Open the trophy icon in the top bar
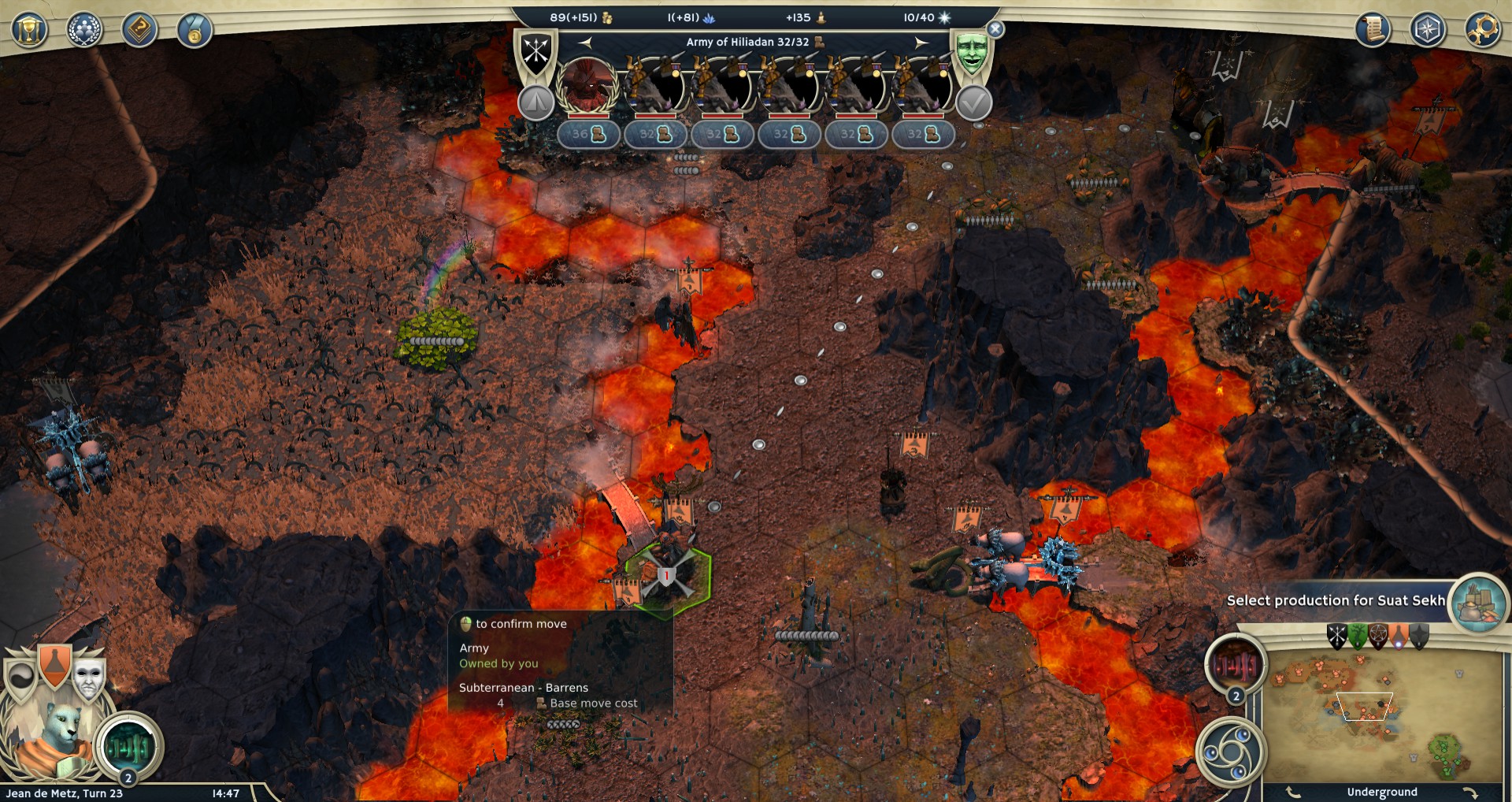The height and width of the screenshot is (802, 1512). (29, 31)
